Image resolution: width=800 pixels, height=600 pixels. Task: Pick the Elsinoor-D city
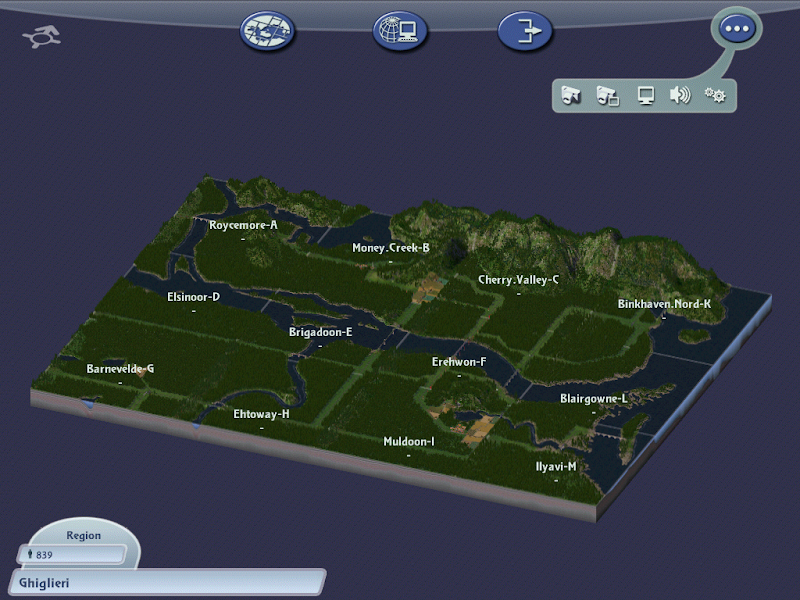193,297
